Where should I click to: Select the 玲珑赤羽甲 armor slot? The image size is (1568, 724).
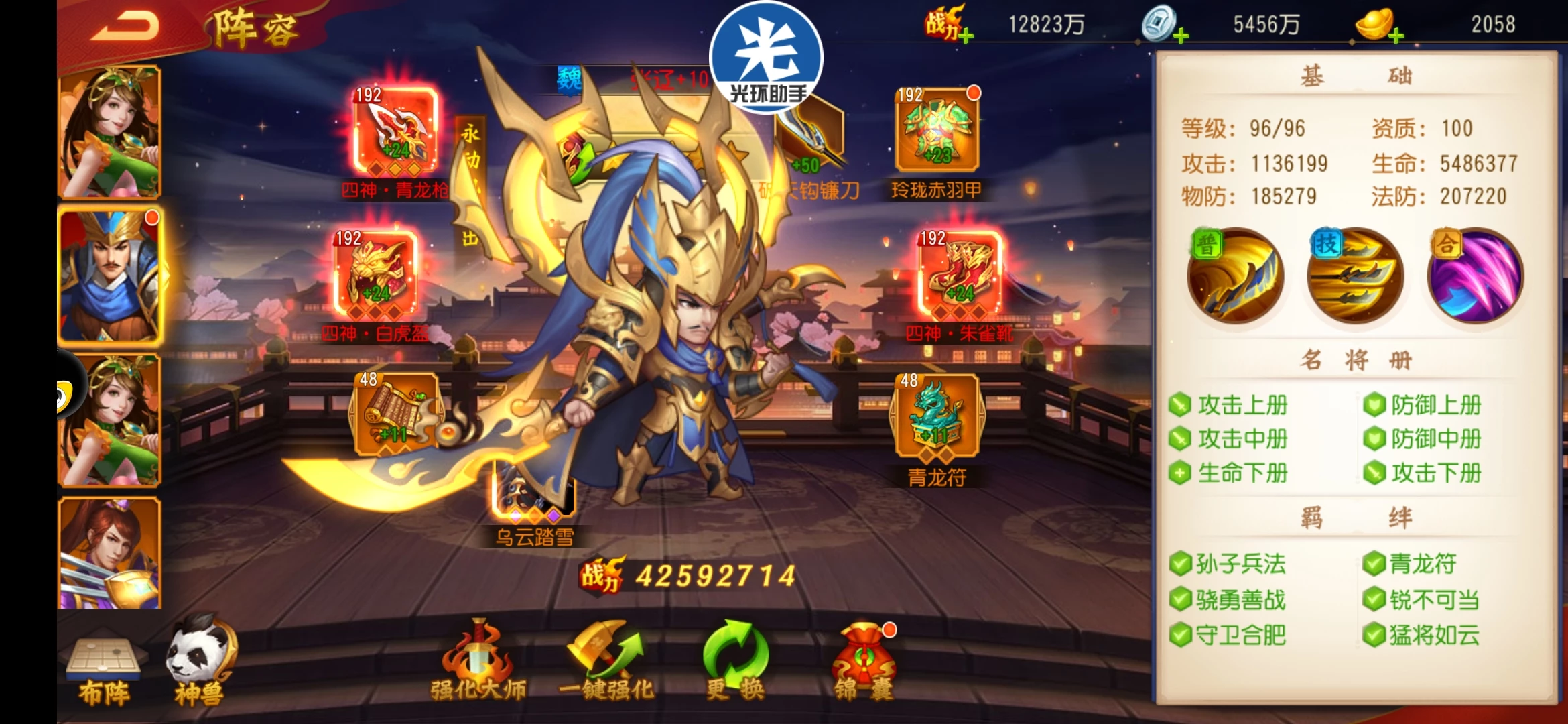[x=937, y=131]
